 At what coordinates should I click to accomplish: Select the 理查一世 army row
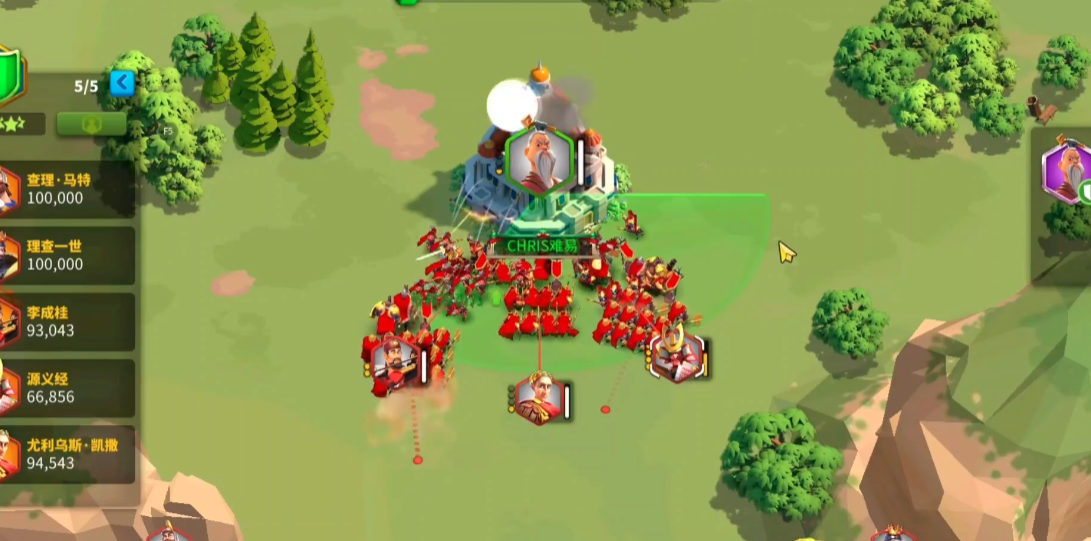(68, 255)
